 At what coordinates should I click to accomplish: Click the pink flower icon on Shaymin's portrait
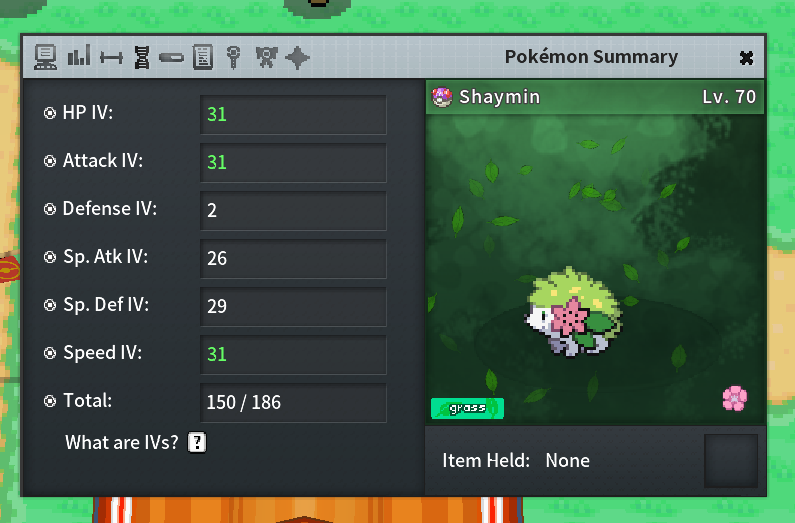[735, 399]
